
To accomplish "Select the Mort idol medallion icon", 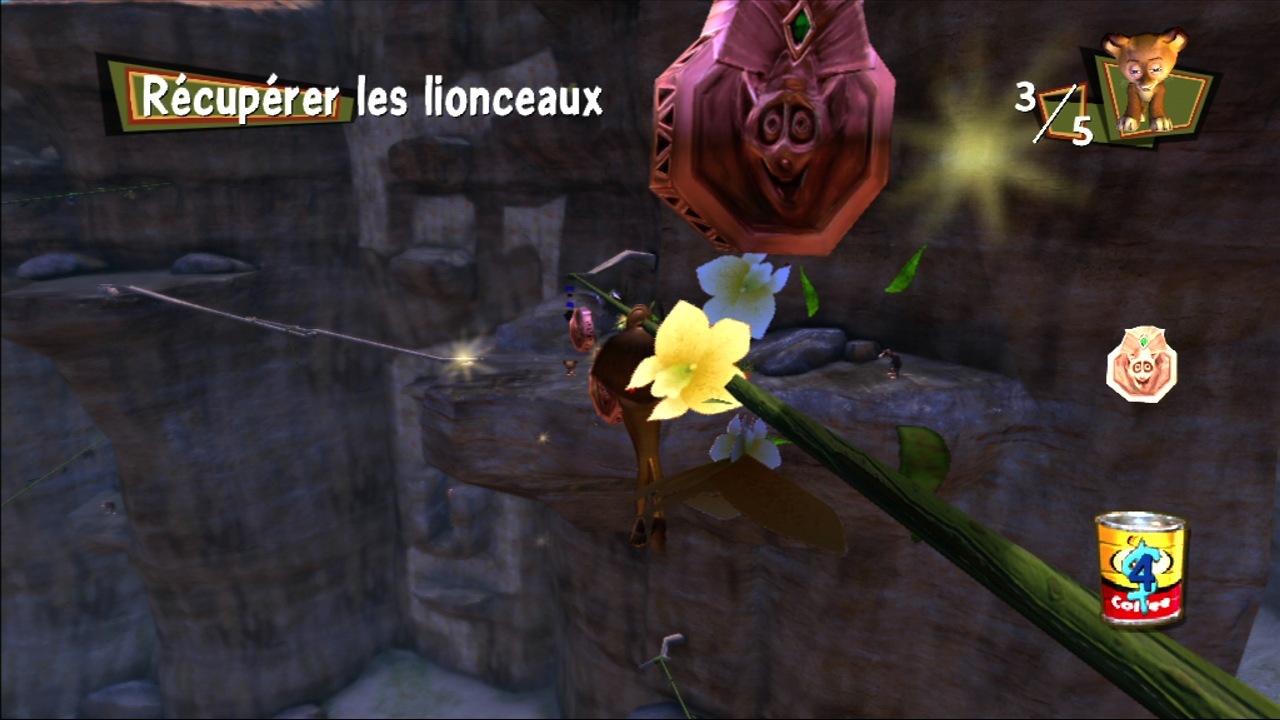I will pos(1141,365).
